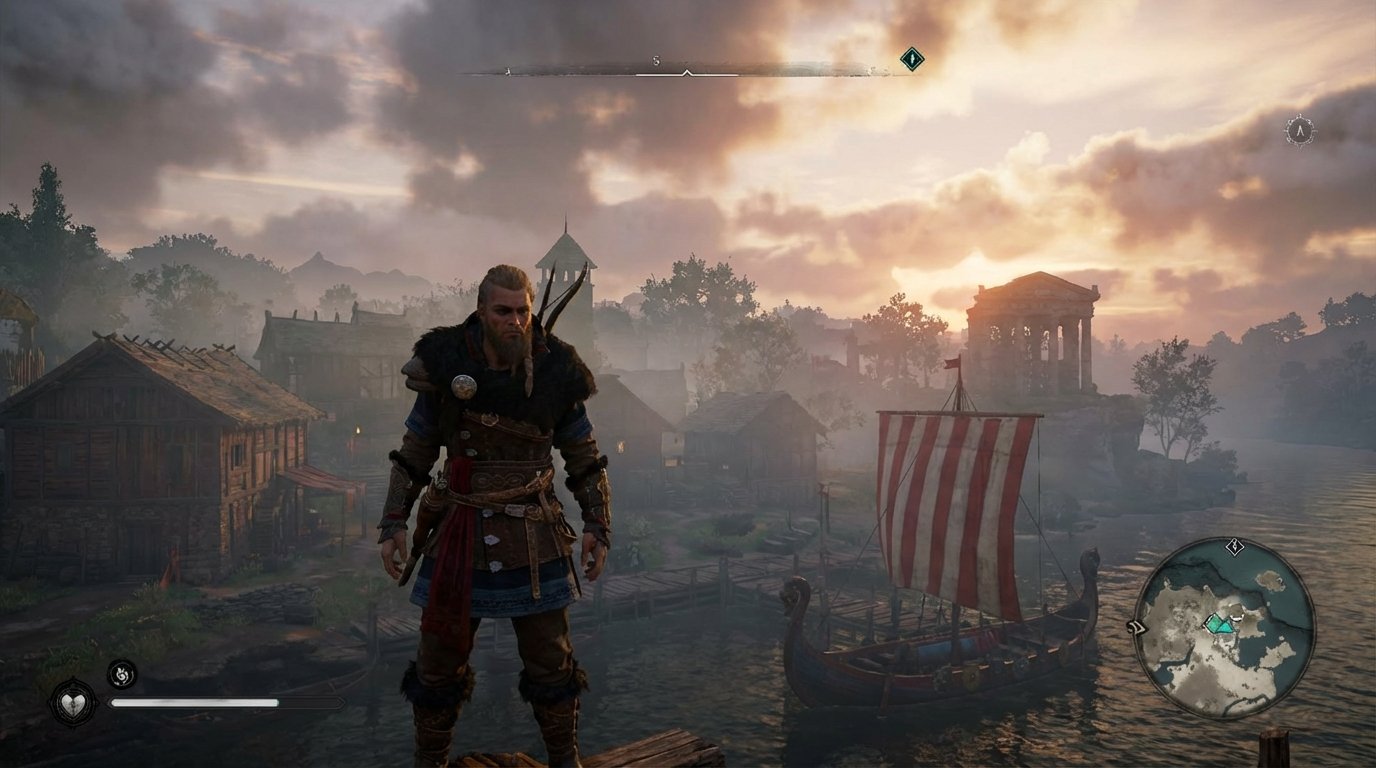Click the ship chevron icon on the minimap edge

(1139, 626)
